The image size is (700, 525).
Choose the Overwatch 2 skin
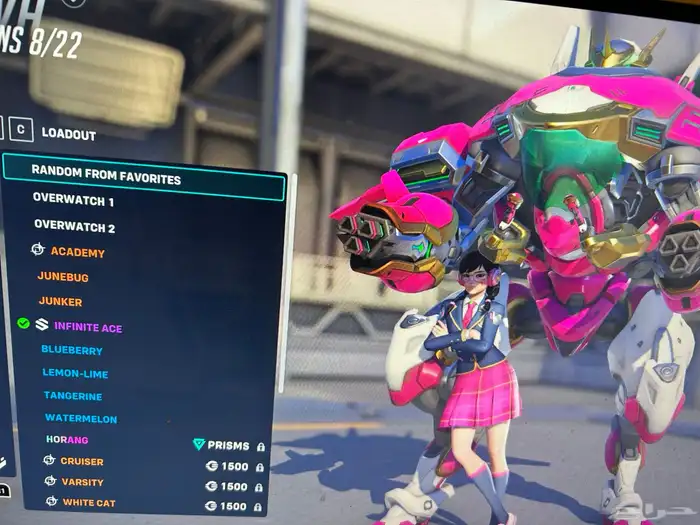click(x=73, y=227)
